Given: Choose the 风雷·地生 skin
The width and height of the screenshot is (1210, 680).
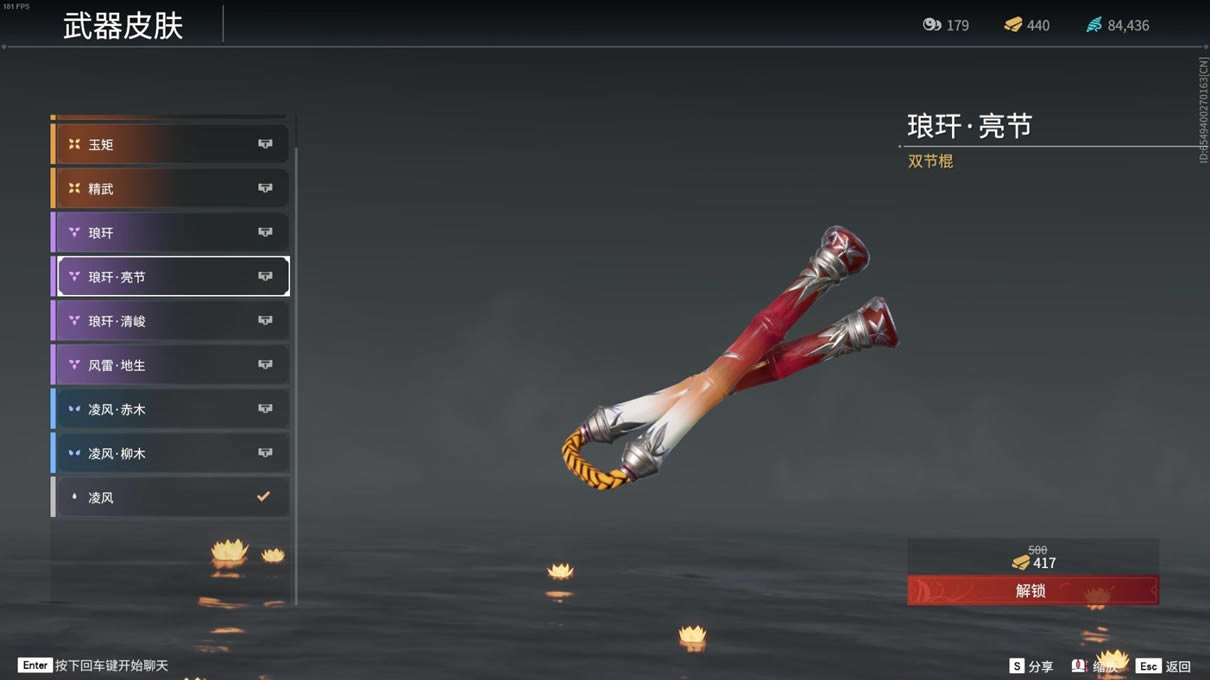Looking at the screenshot, I should pos(171,365).
